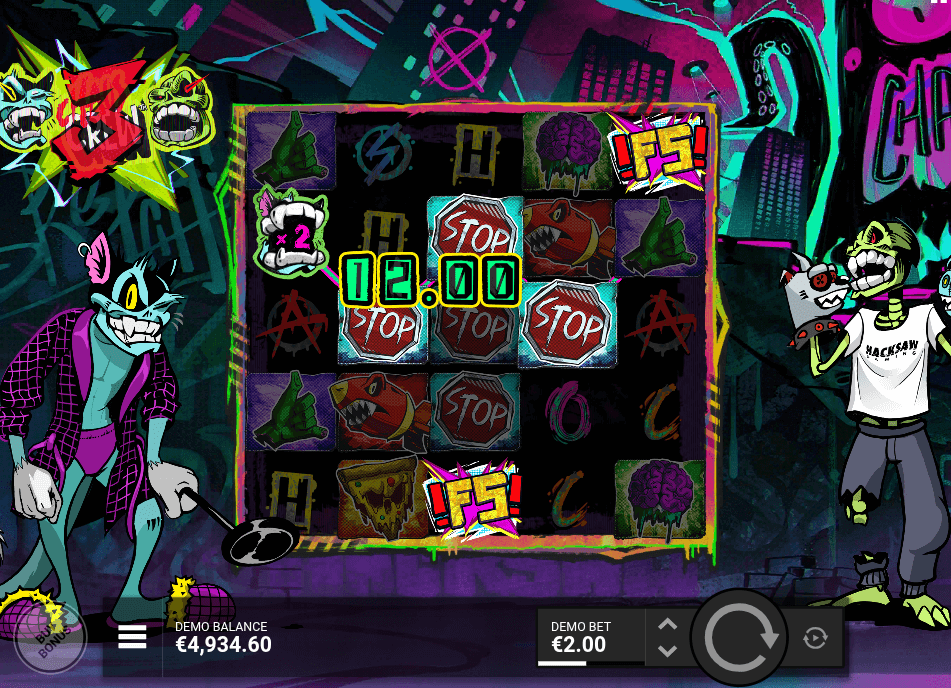
Task: Decrease the demo bet with the down arrow
Action: click(668, 650)
